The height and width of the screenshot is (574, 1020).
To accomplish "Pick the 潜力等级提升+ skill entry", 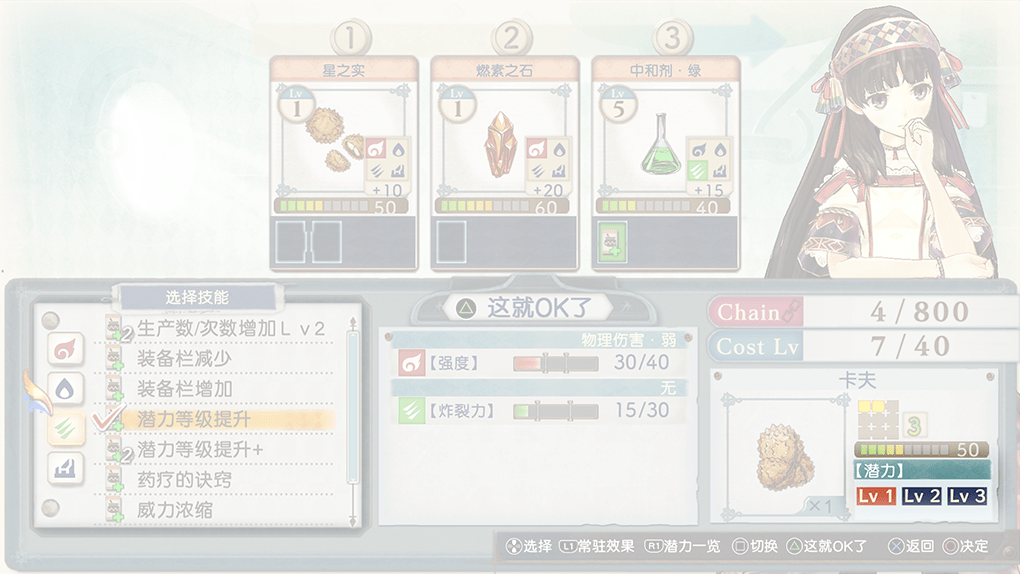I will (x=200, y=450).
